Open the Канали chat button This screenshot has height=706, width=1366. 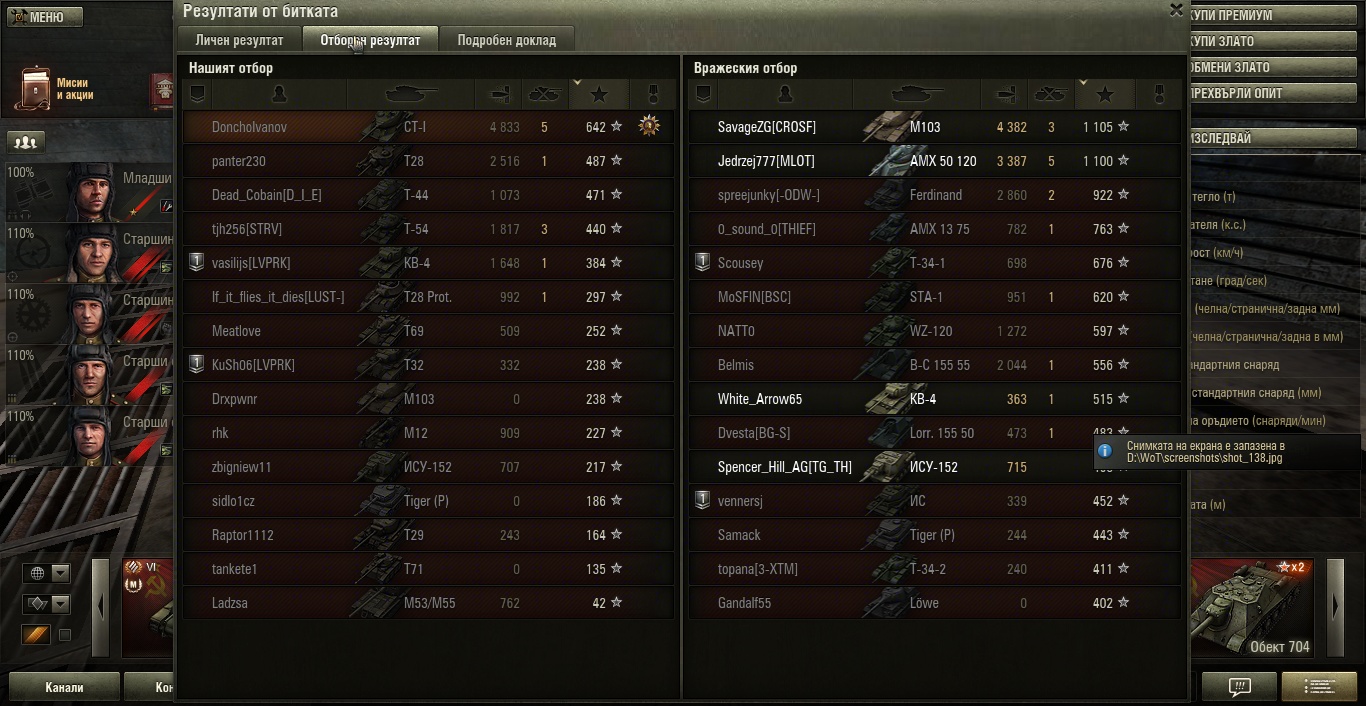point(64,687)
